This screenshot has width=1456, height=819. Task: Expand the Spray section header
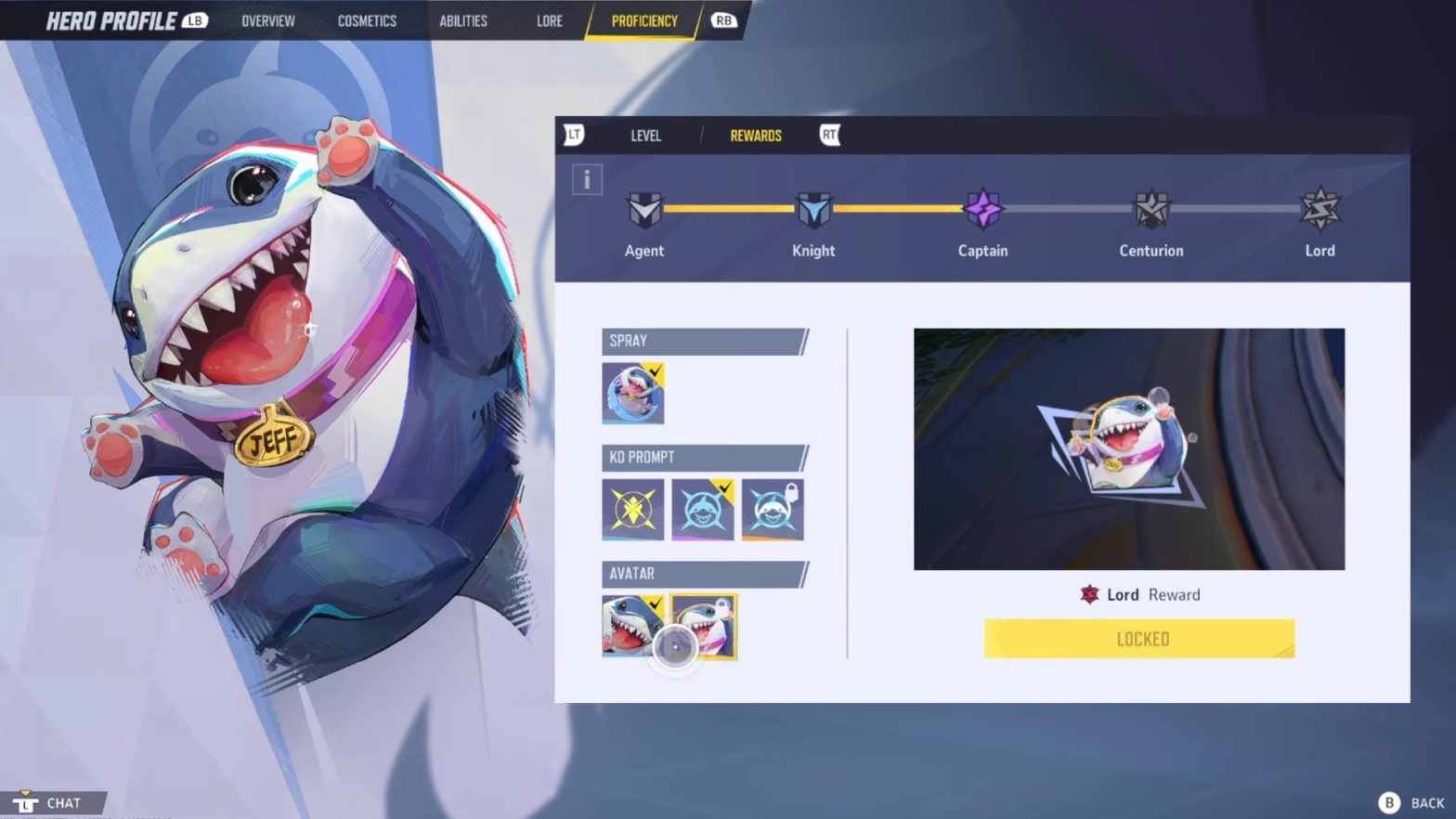[703, 341]
